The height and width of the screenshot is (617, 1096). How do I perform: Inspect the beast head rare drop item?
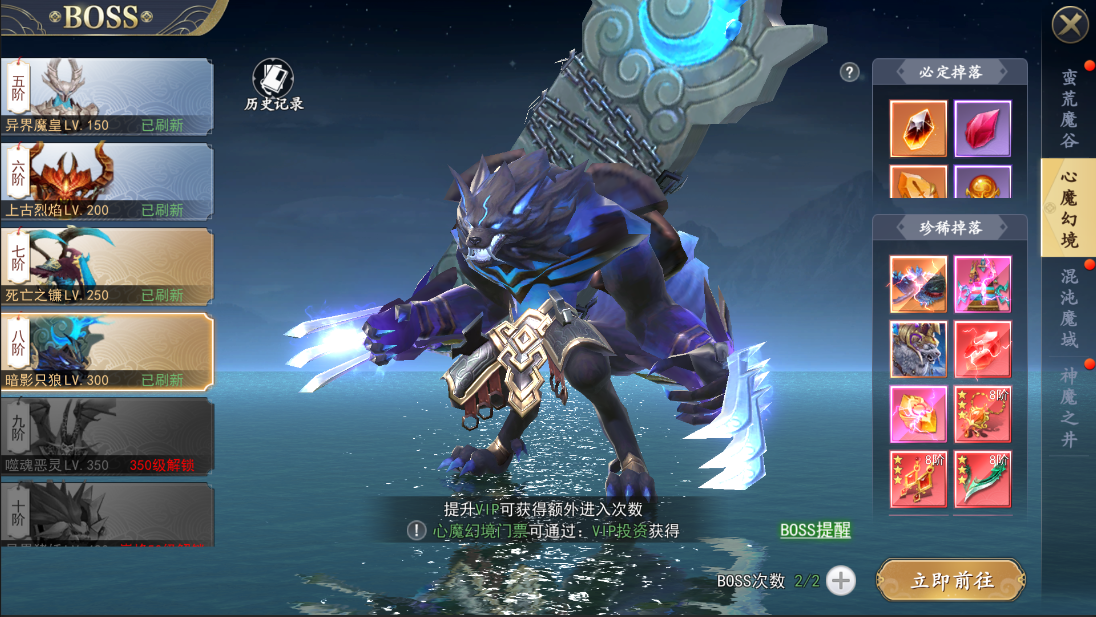(918, 349)
